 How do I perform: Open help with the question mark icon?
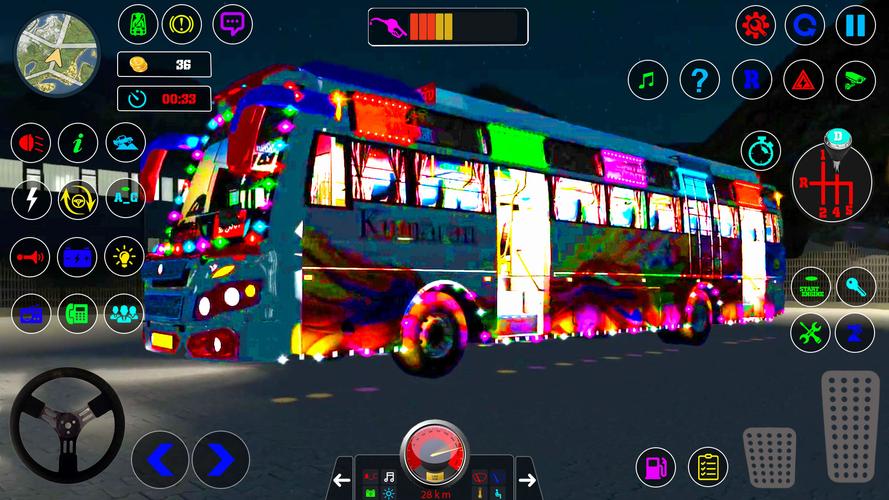tap(700, 79)
